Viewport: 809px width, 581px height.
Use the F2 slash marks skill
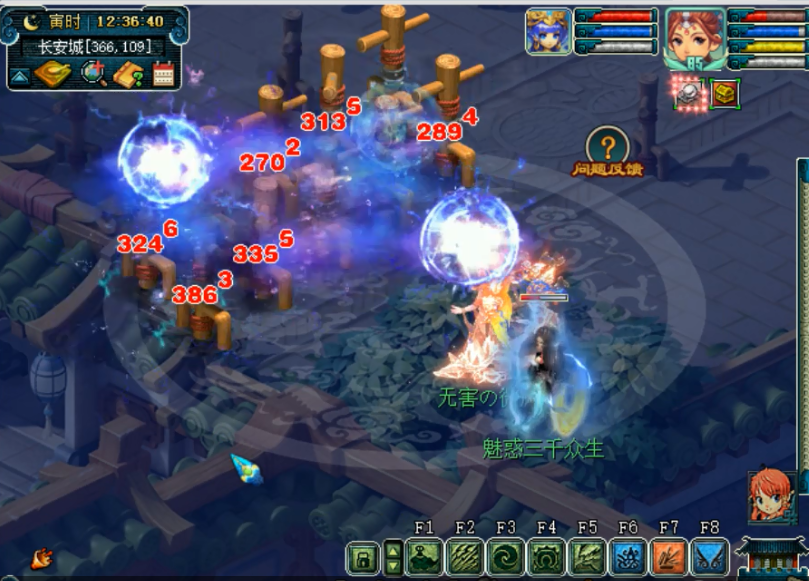465,557
